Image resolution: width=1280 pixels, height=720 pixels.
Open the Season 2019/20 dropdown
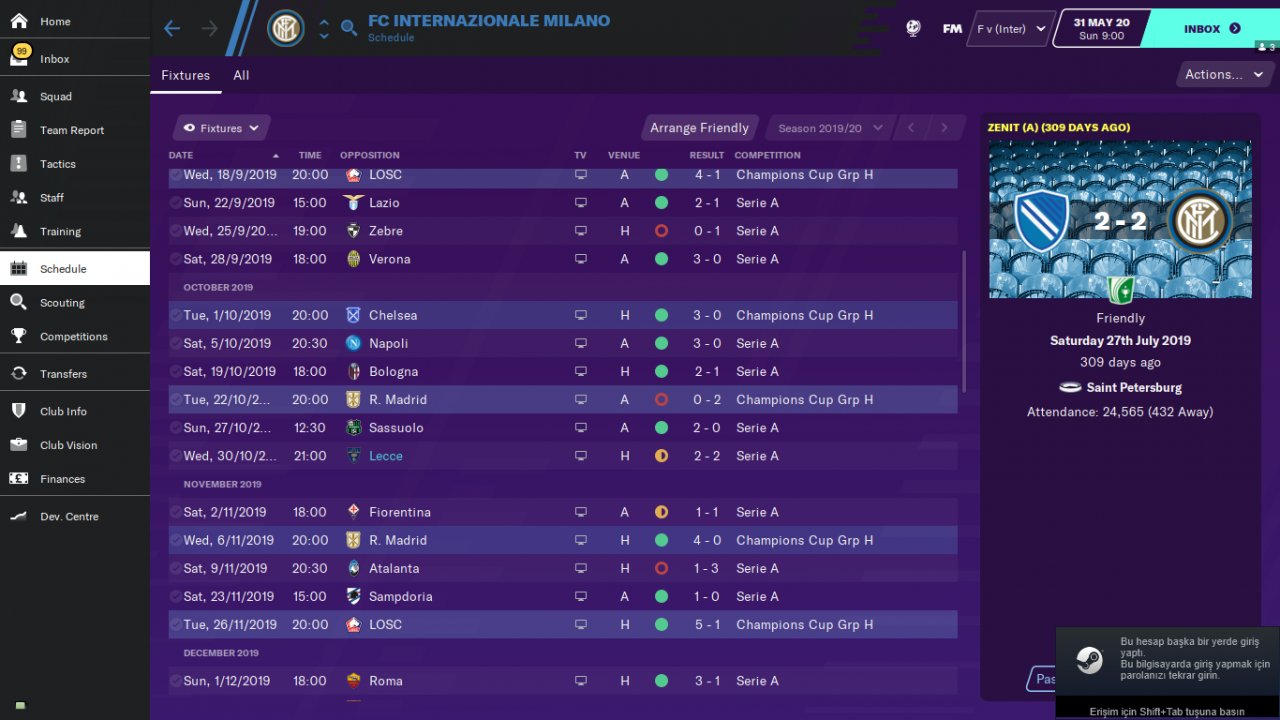point(830,128)
